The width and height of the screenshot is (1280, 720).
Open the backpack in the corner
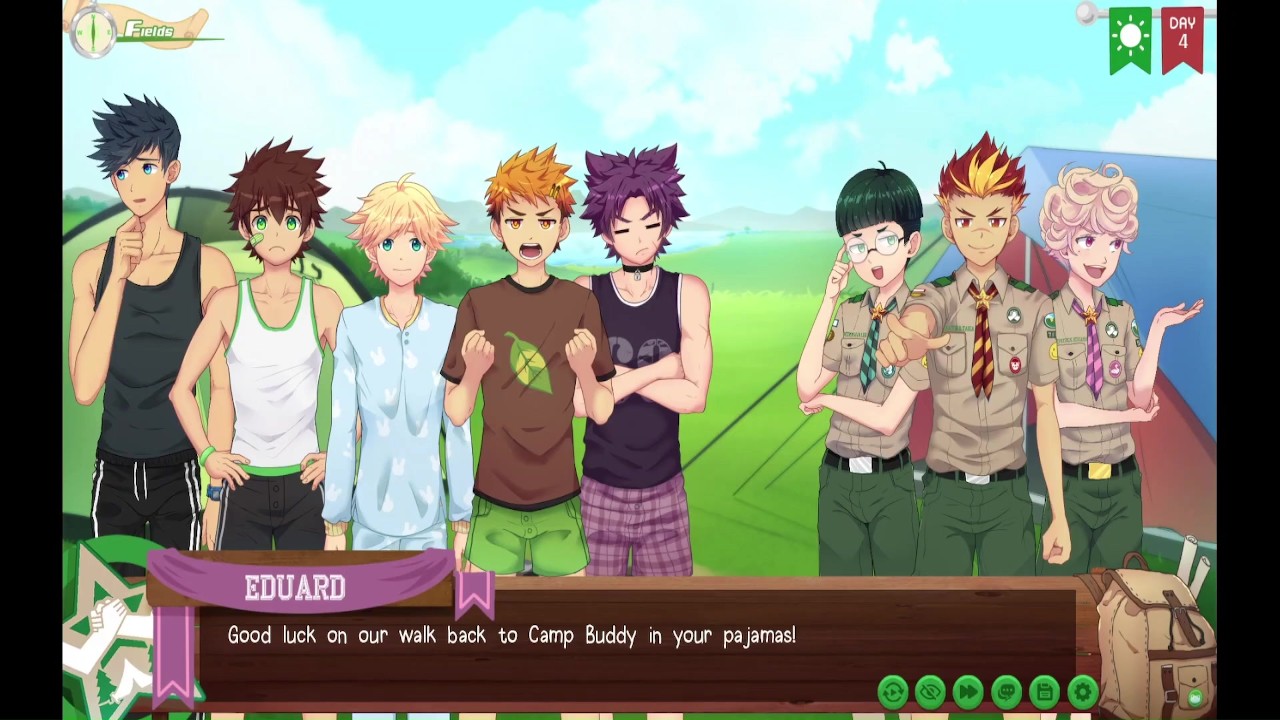pos(1150,630)
